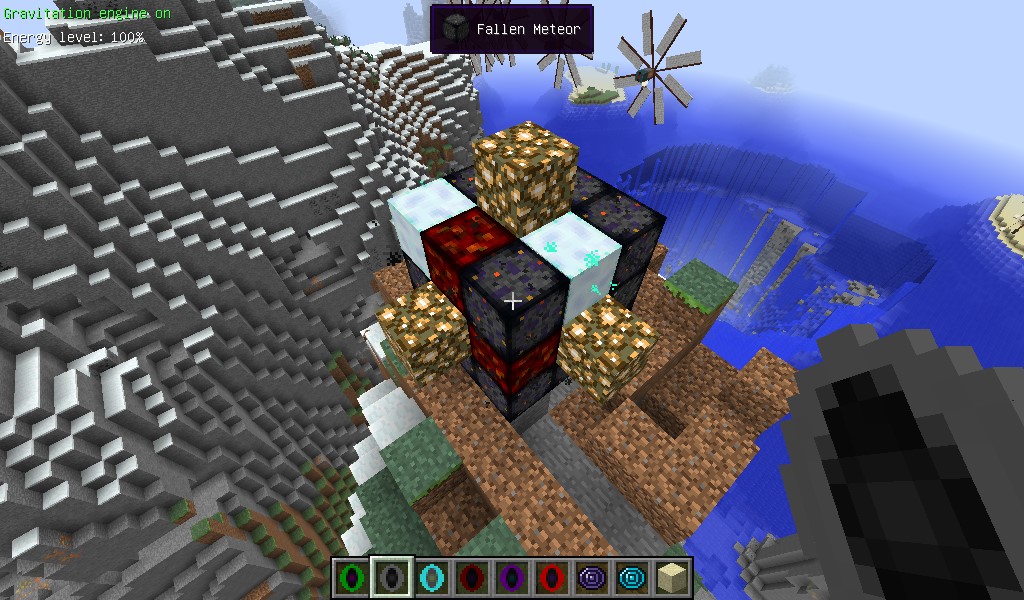Select the green eye item slot

pos(351,577)
